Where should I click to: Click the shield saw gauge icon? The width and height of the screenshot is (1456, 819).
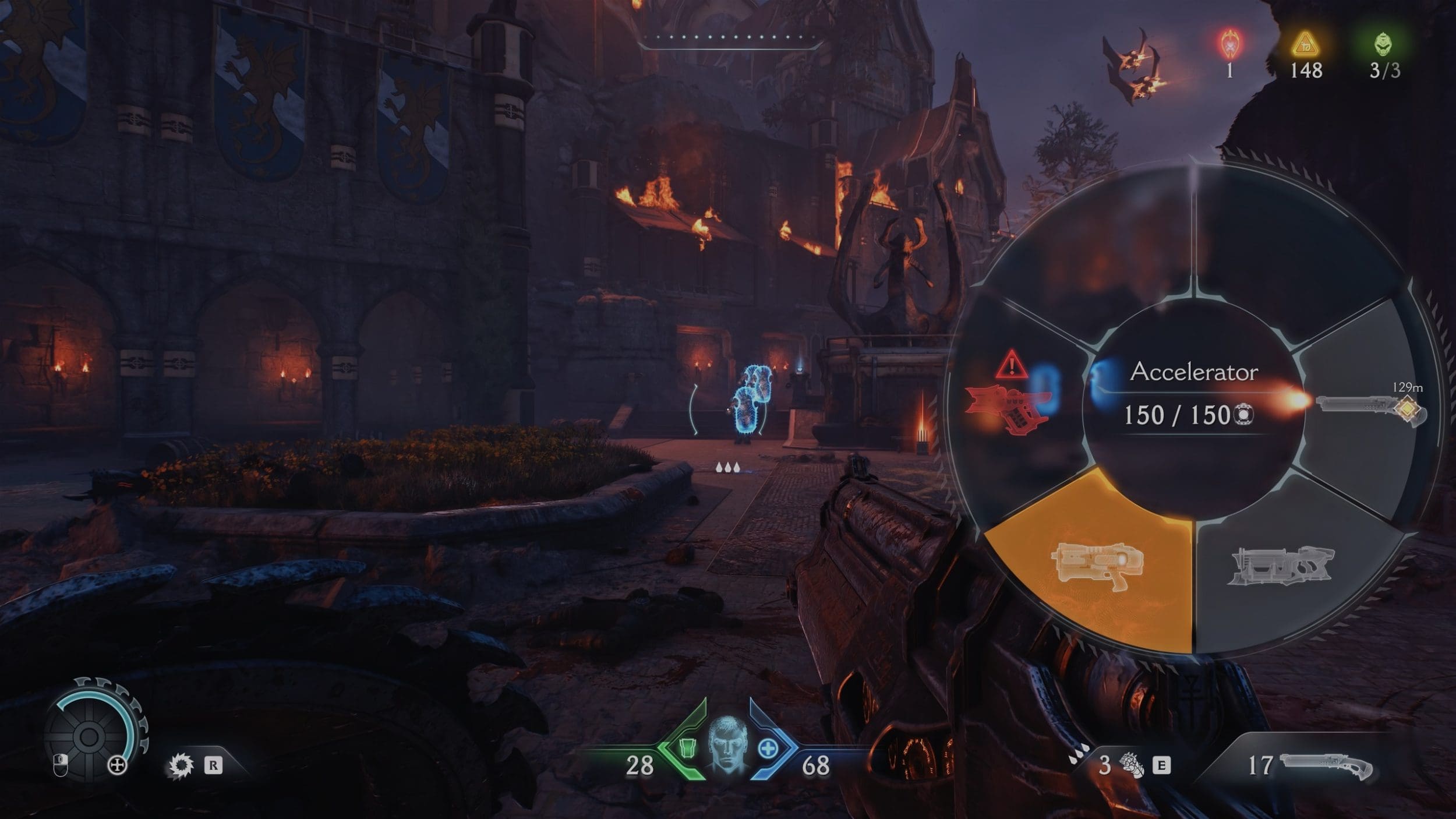click(89, 736)
